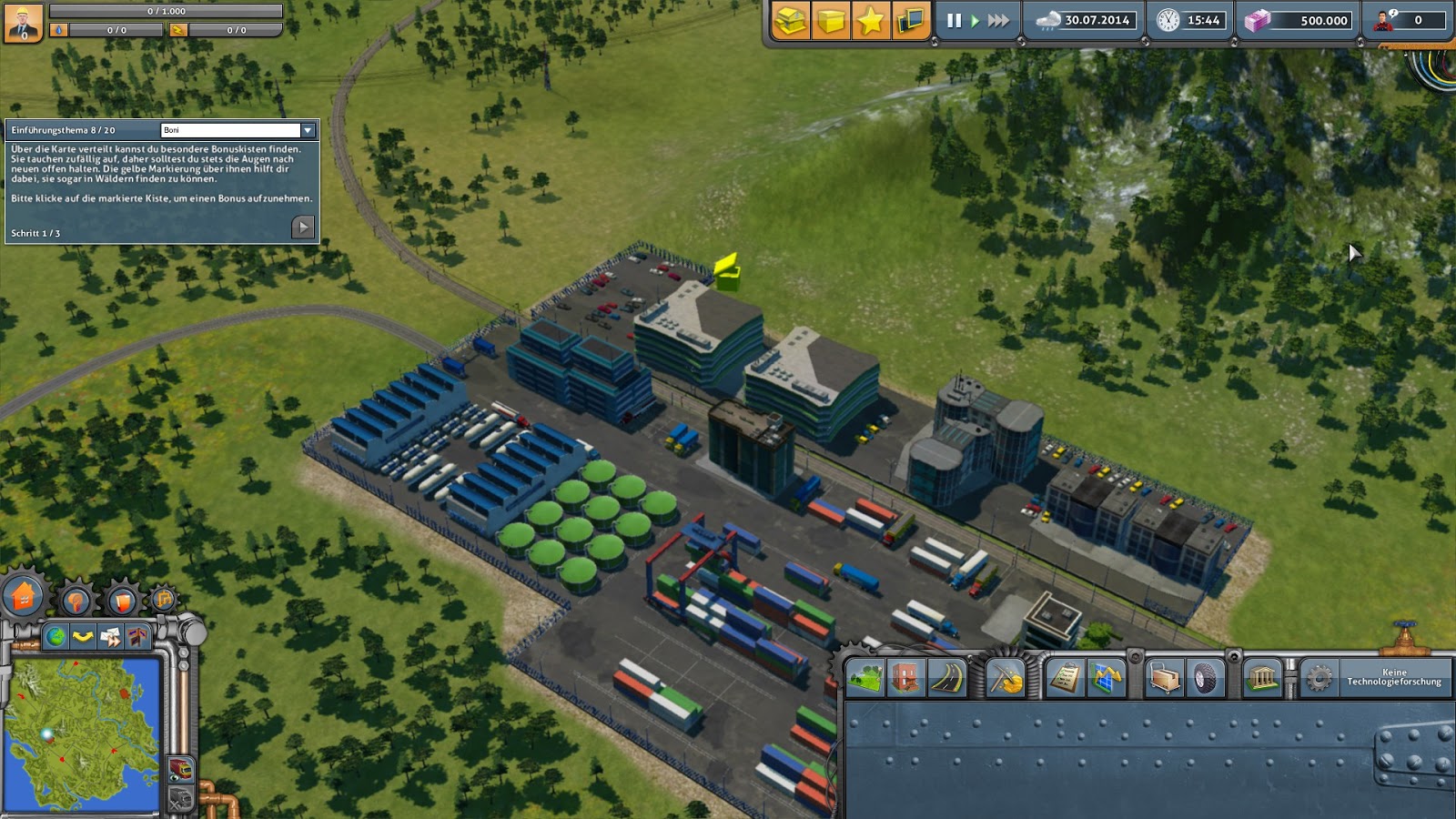Open the Einführungsthema topic dropdown

pyautogui.click(x=308, y=130)
